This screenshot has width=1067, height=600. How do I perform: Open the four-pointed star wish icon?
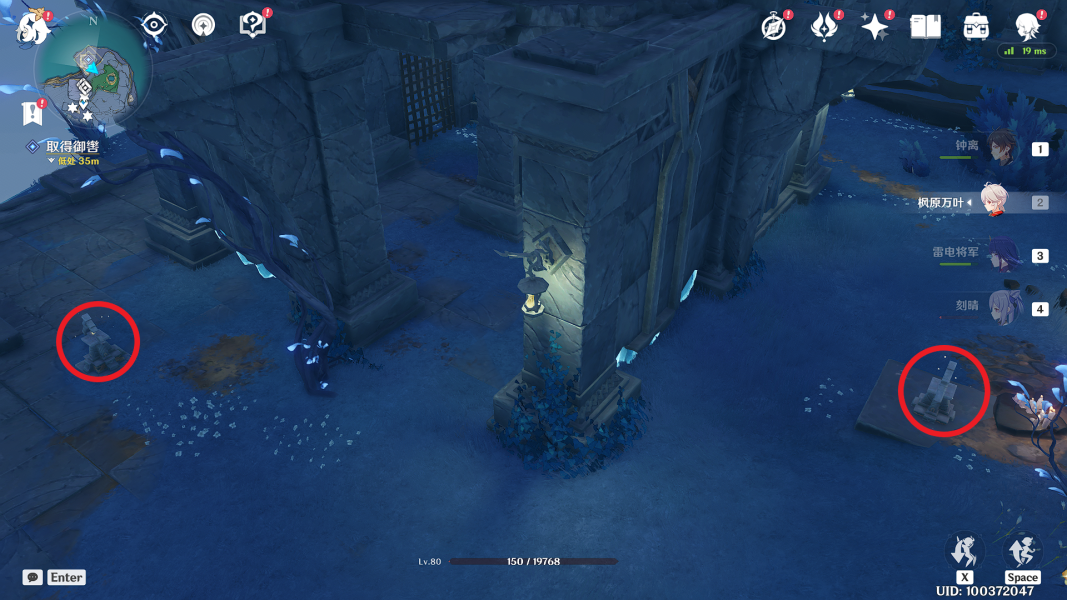pos(875,28)
